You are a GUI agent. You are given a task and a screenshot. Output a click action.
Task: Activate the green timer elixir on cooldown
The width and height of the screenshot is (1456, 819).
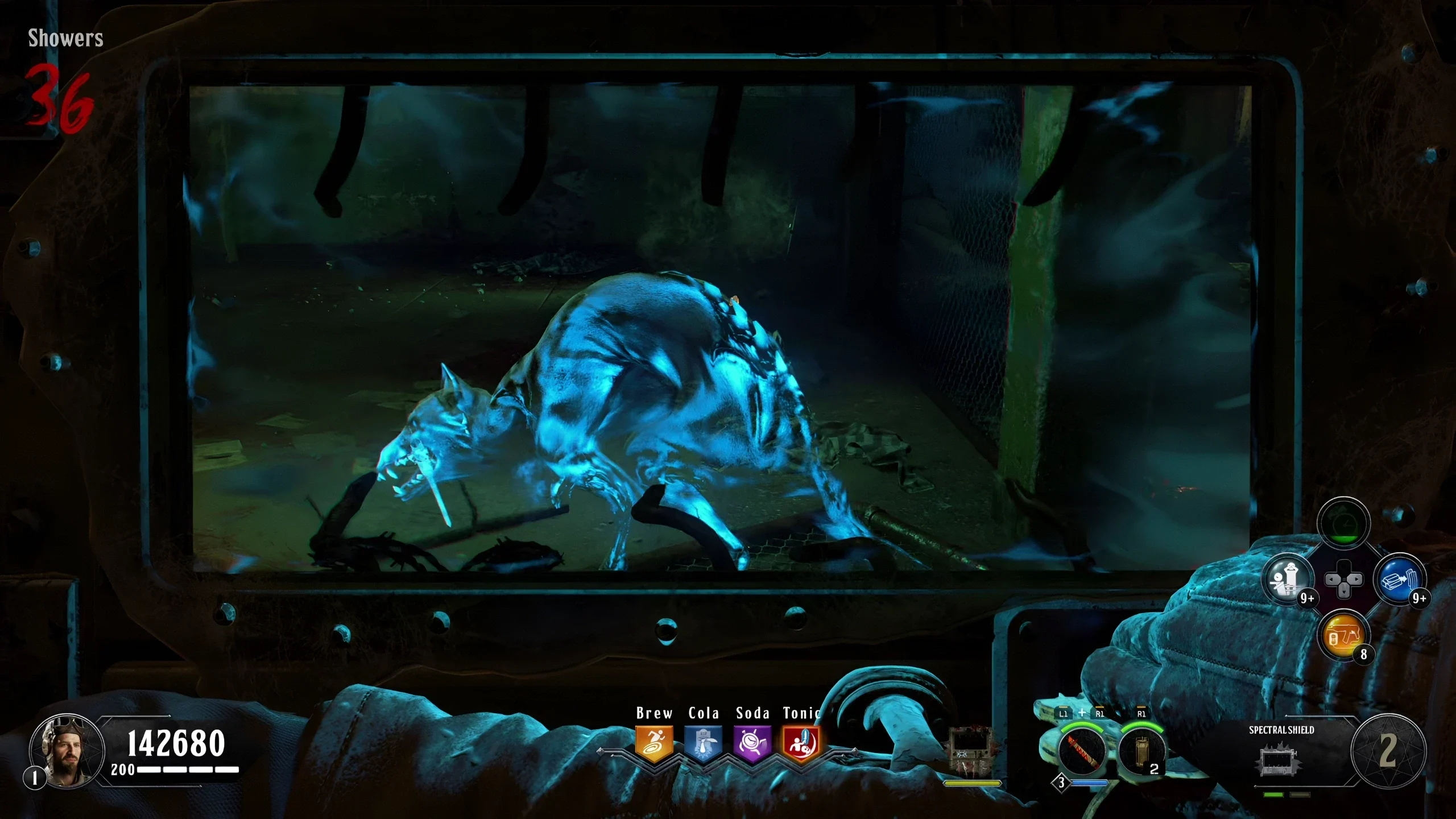point(1343,523)
